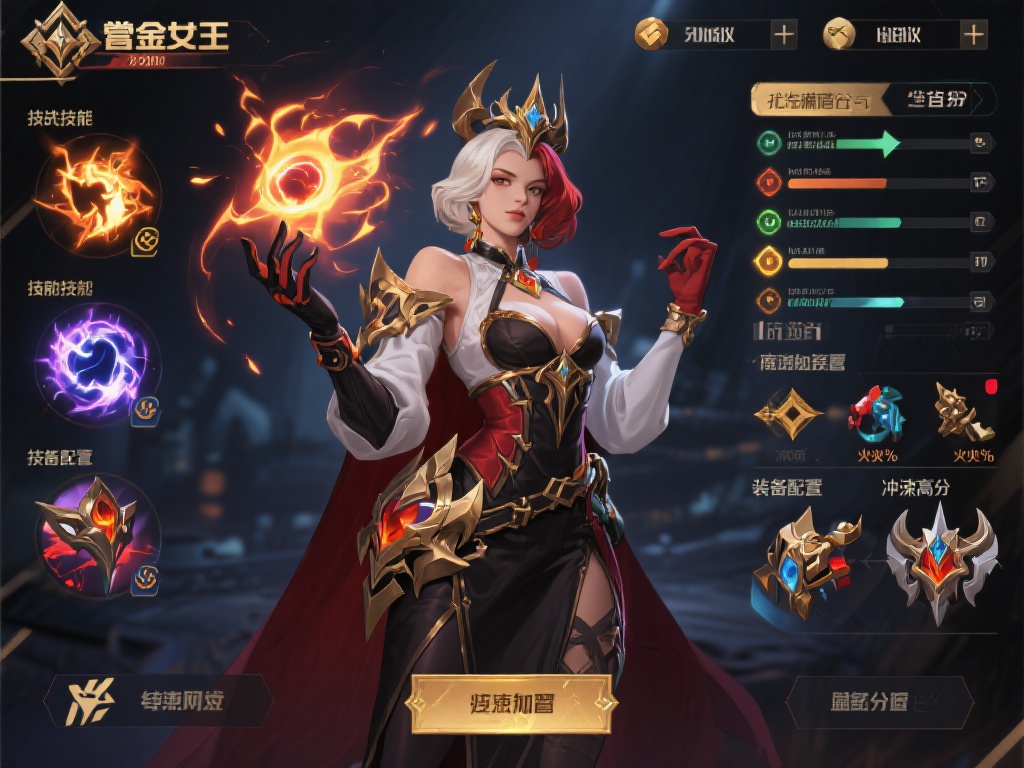
Task: Switch to the gold highlighted stats tab
Action: click(818, 100)
